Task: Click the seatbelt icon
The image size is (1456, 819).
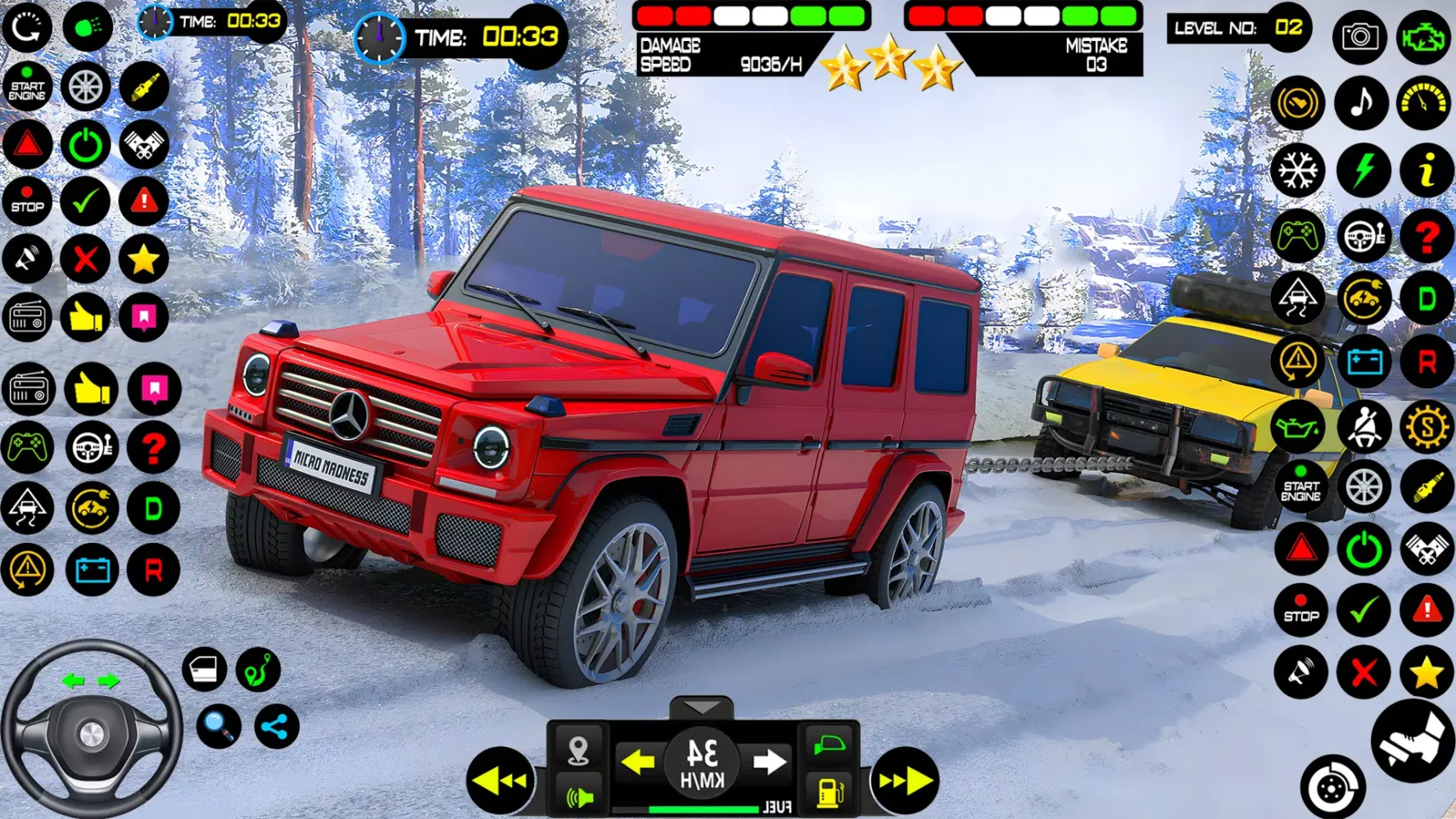Action: point(1363,426)
